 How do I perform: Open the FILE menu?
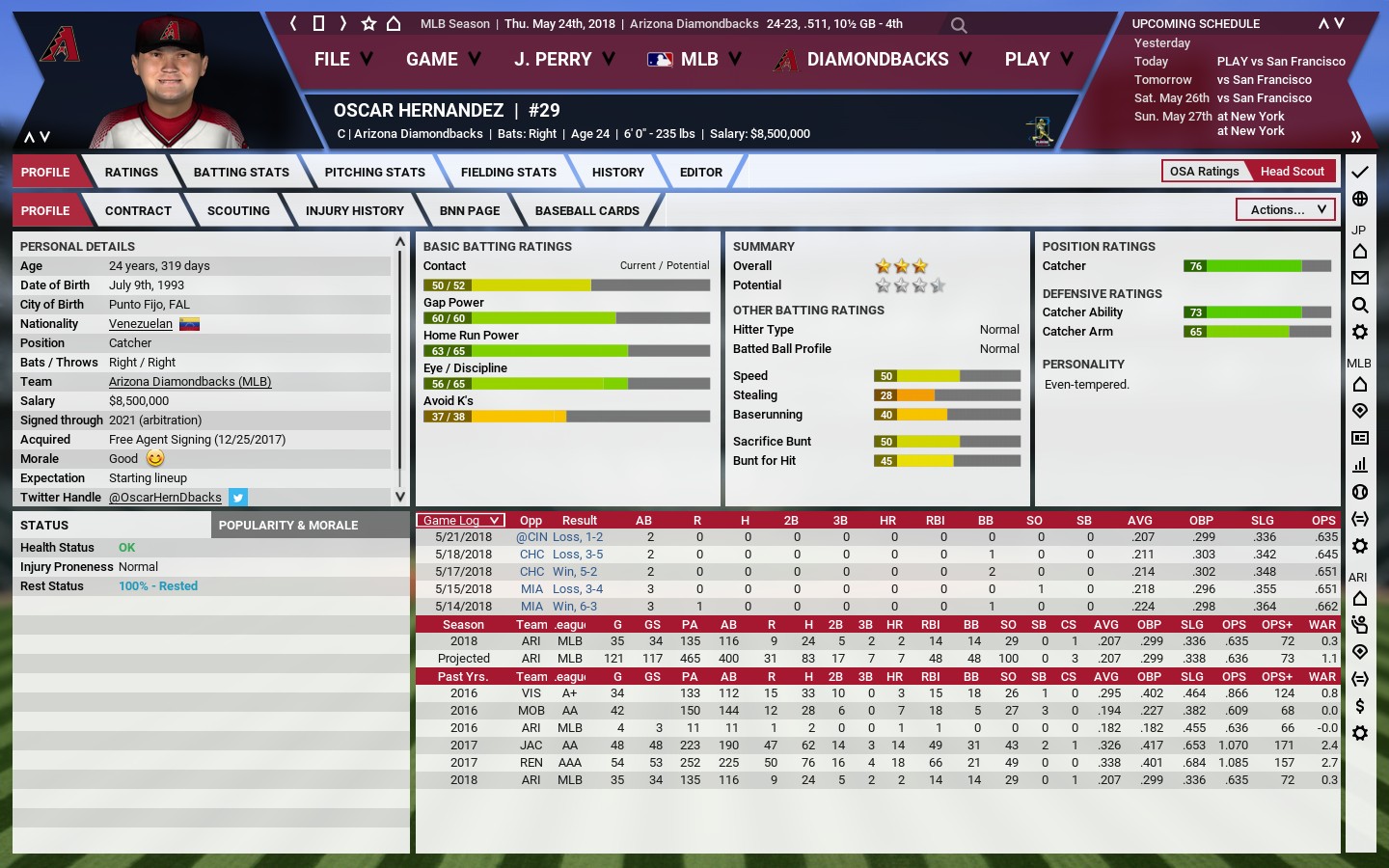(342, 60)
